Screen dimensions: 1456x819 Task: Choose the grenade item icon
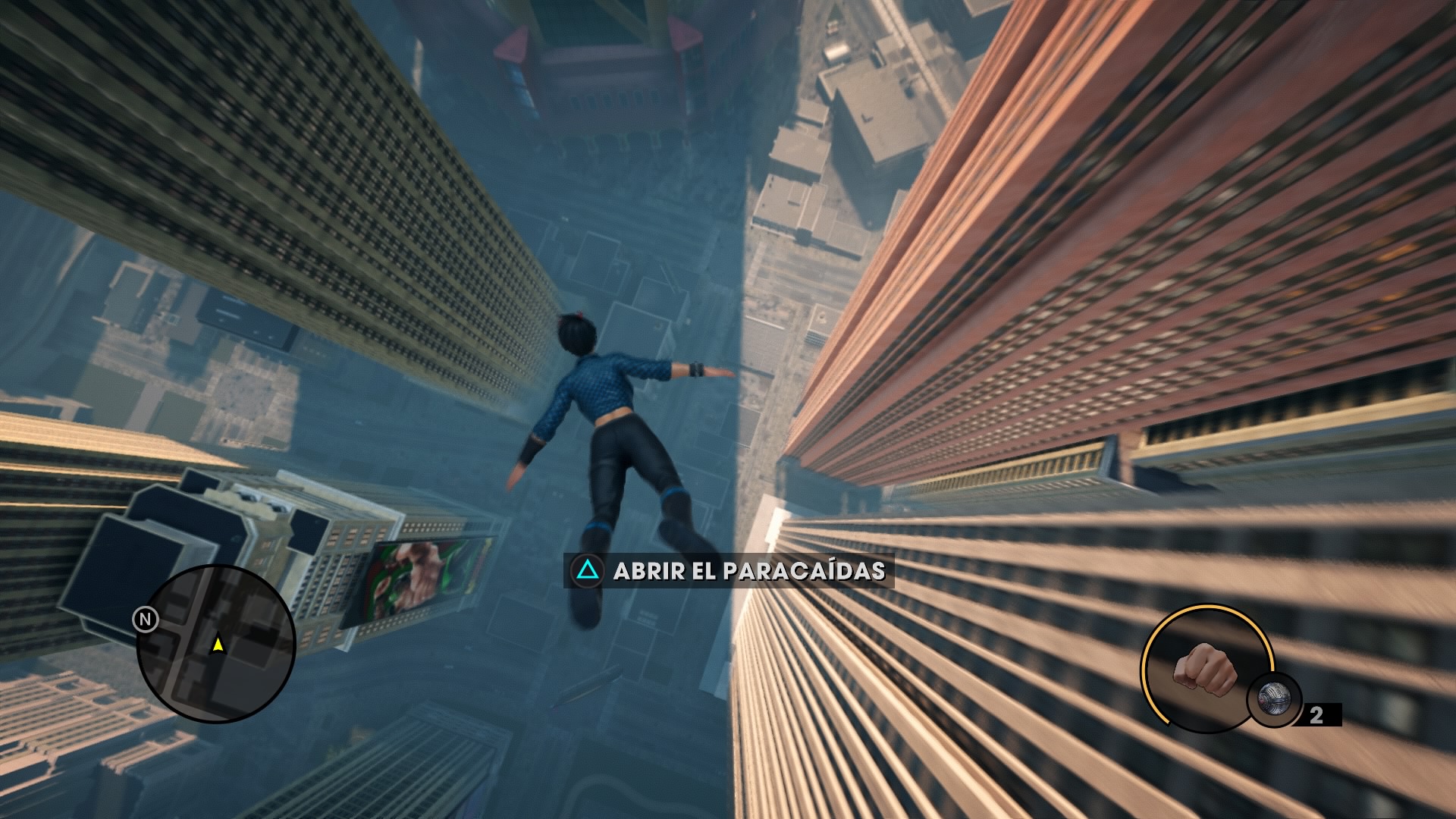[x=1274, y=699]
